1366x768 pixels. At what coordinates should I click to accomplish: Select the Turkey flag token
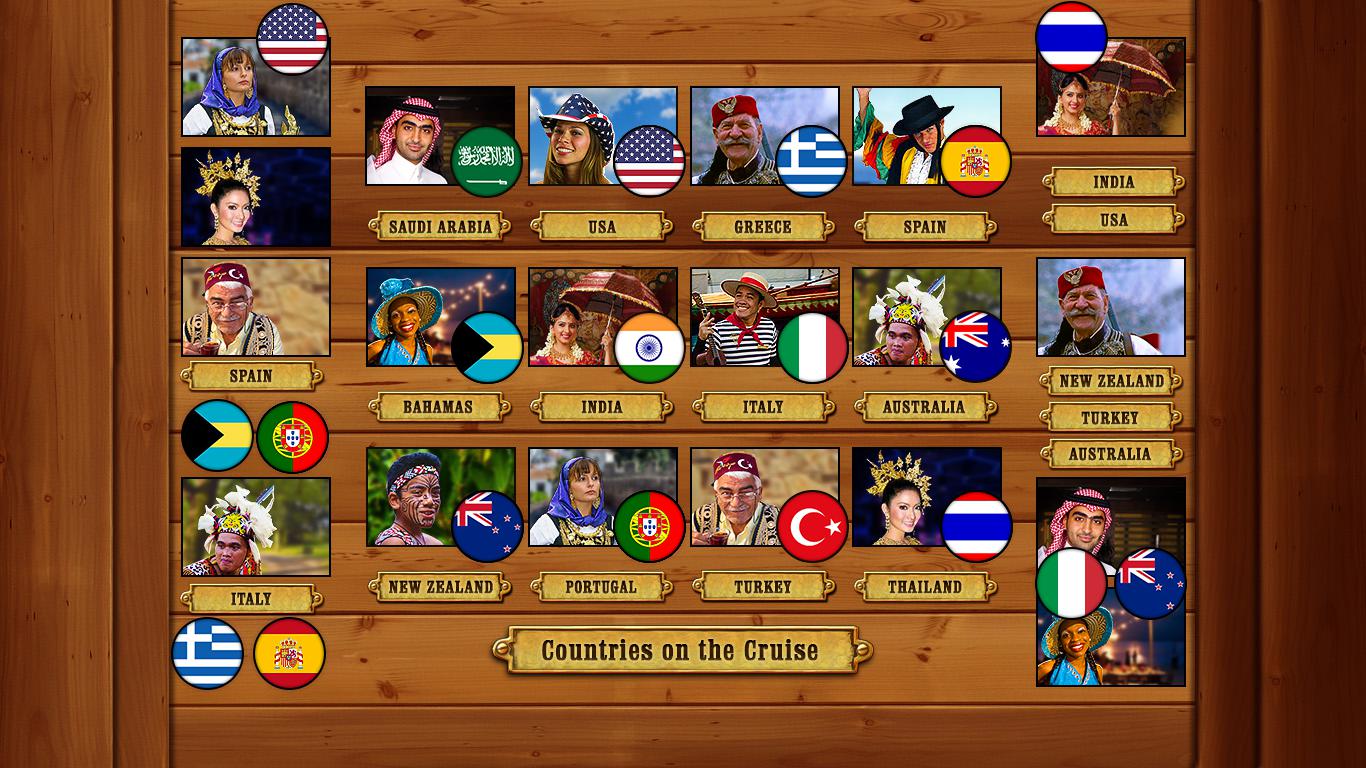point(812,526)
